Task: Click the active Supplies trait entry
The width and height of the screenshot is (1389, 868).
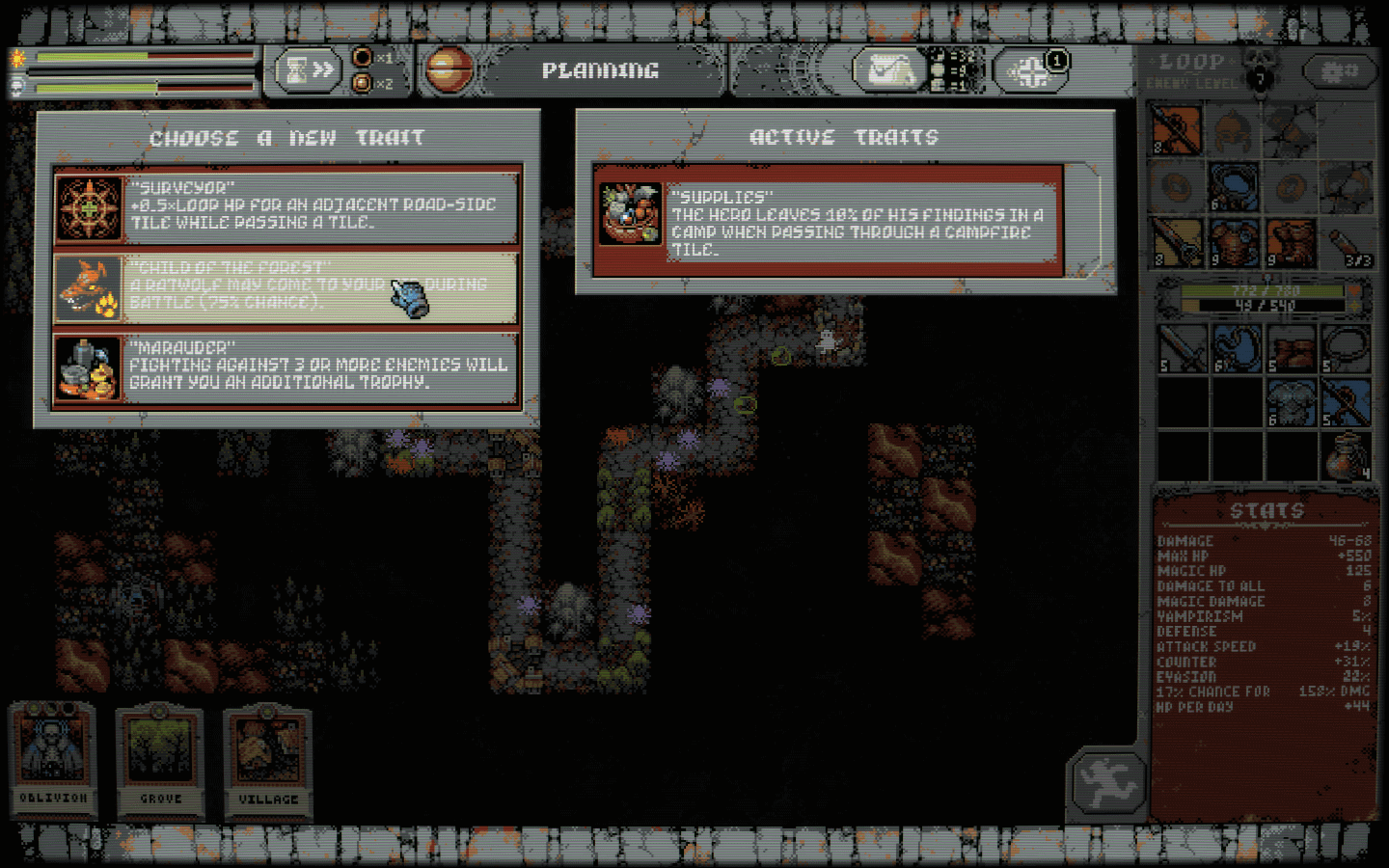Action: (830, 221)
